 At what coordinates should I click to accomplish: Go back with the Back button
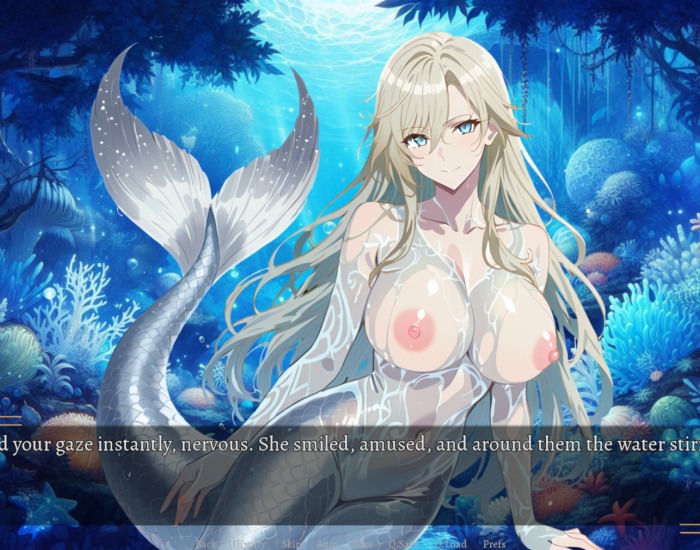coord(207,544)
